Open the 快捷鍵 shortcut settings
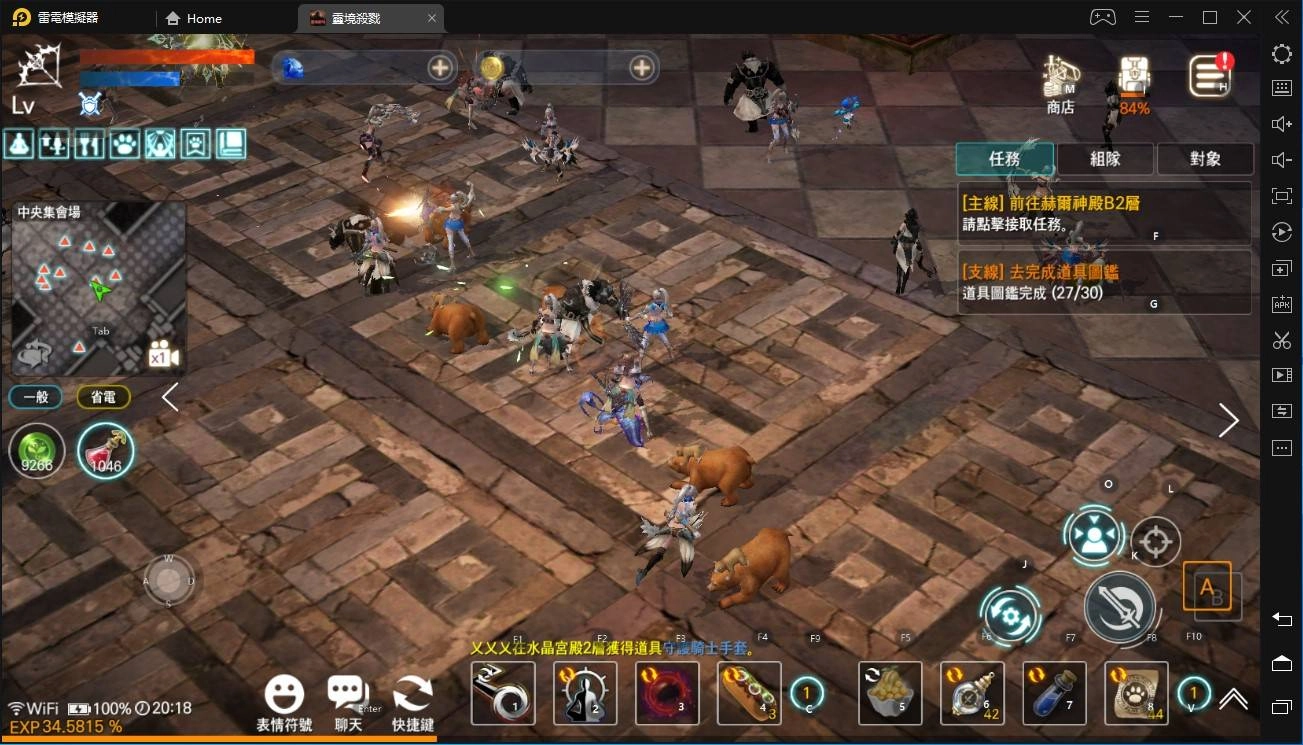Image resolution: width=1303 pixels, height=745 pixels. 412,702
